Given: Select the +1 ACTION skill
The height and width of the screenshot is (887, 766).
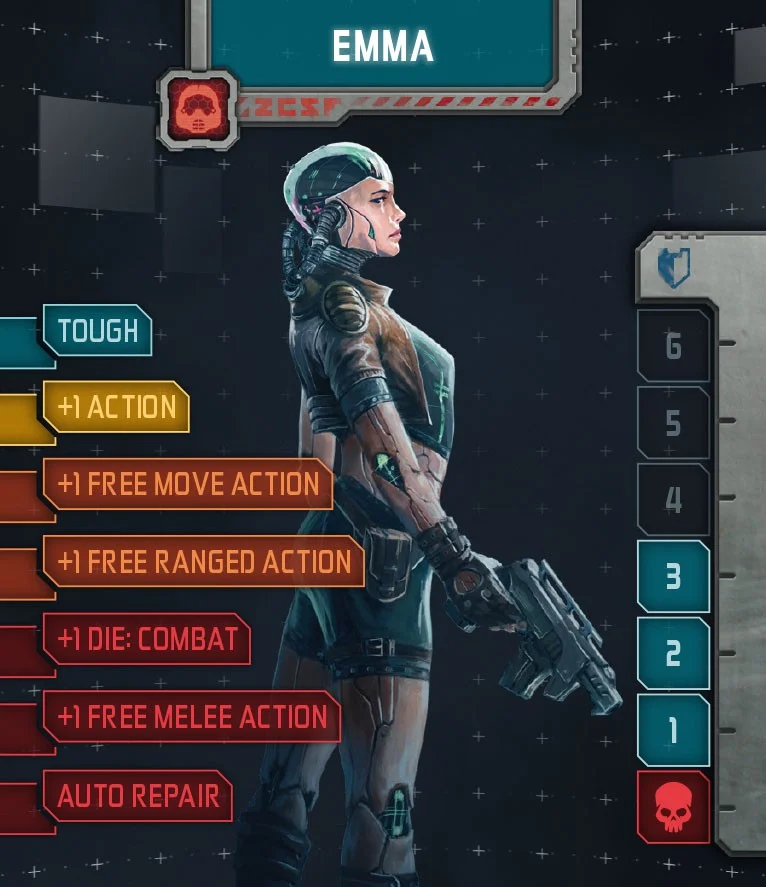Looking at the screenshot, I should pyautogui.click(x=117, y=407).
